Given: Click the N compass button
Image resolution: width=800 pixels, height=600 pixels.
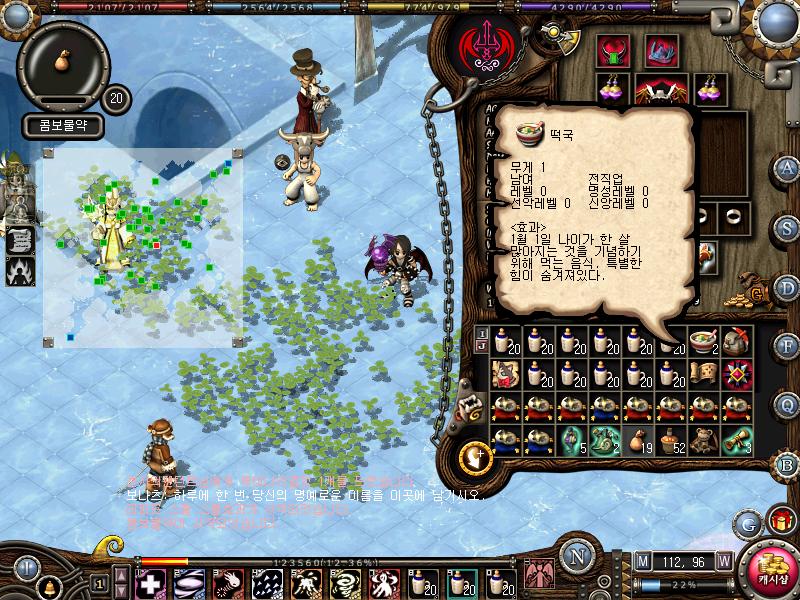Looking at the screenshot, I should click(576, 556).
